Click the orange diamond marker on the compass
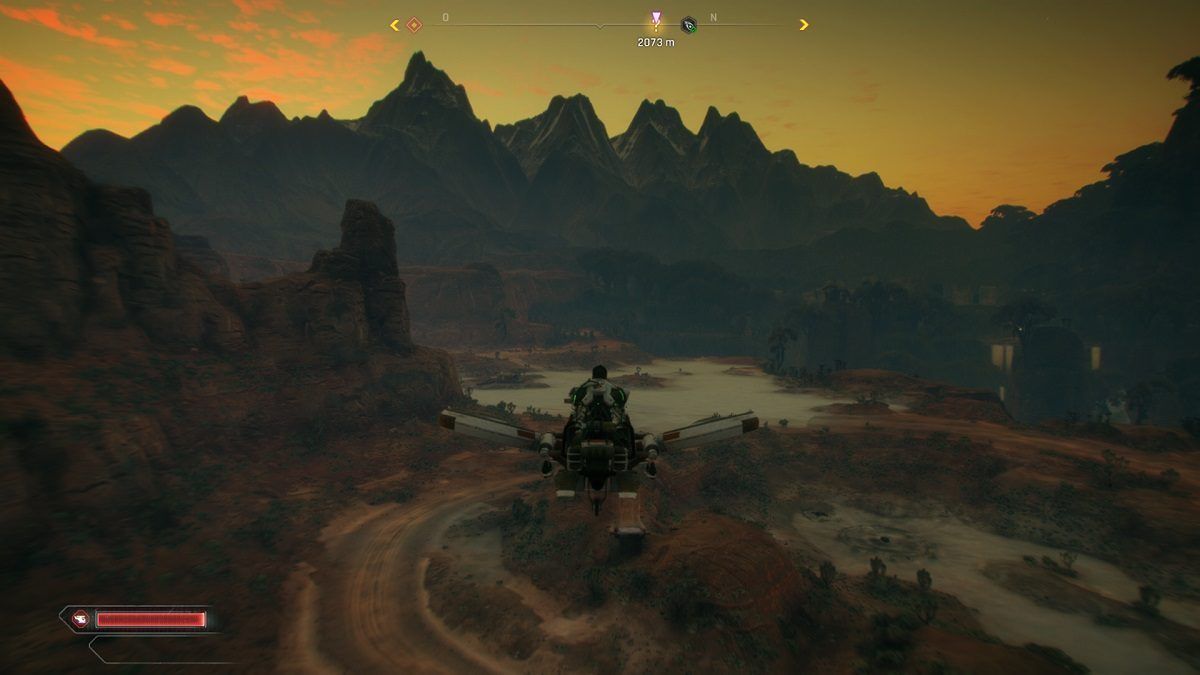The height and width of the screenshot is (675, 1200). click(414, 25)
